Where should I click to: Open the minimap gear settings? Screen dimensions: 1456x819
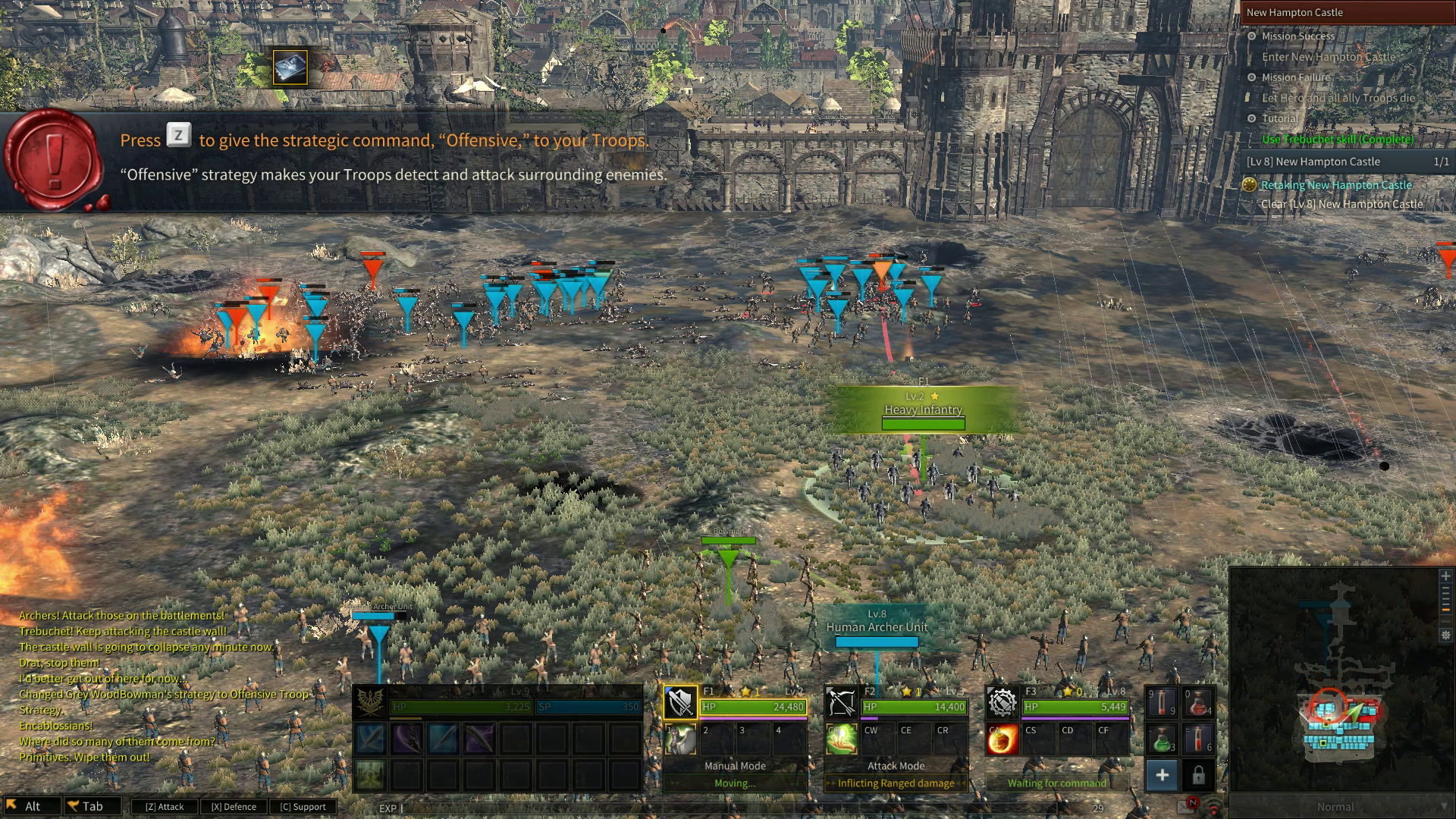[x=1446, y=635]
